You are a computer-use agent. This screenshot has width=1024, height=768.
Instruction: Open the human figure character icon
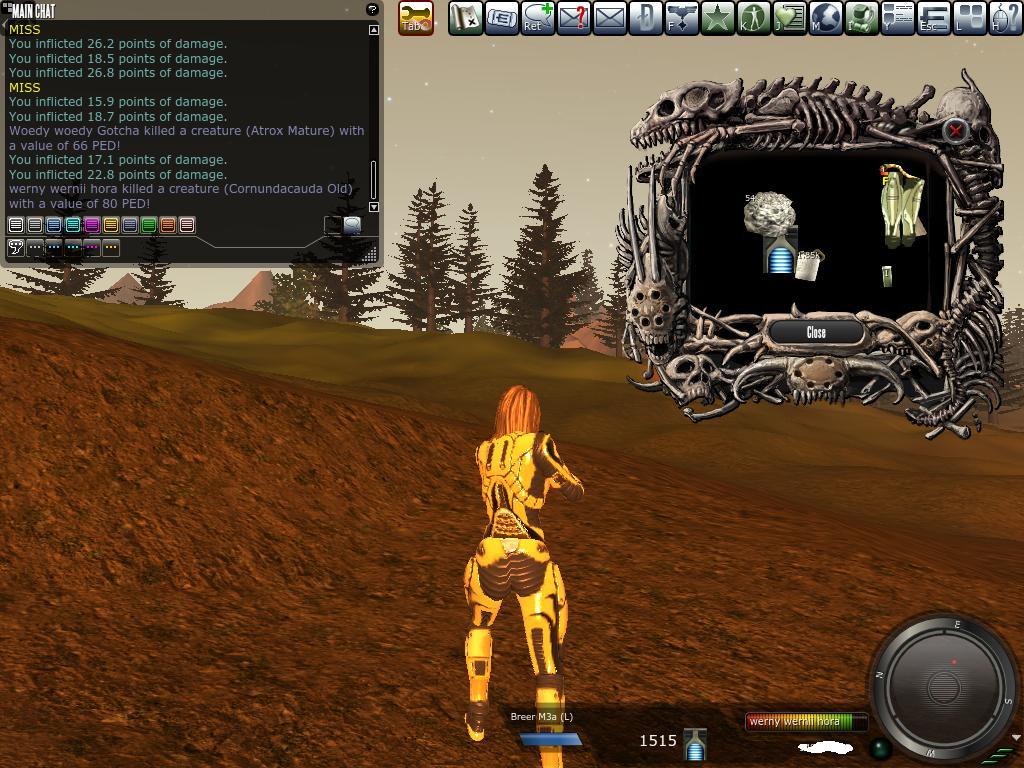(x=753, y=17)
